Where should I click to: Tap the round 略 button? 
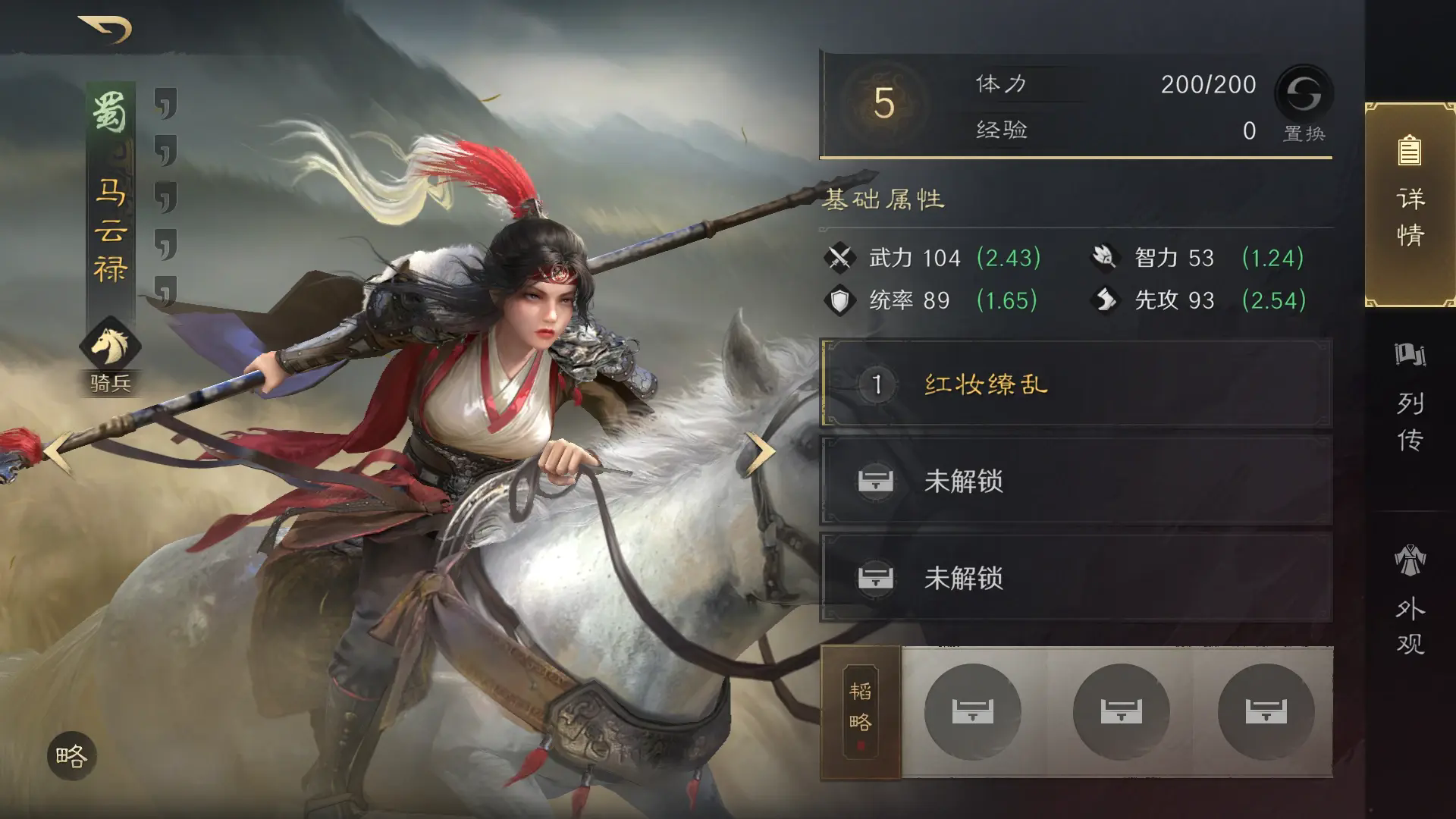[x=72, y=756]
